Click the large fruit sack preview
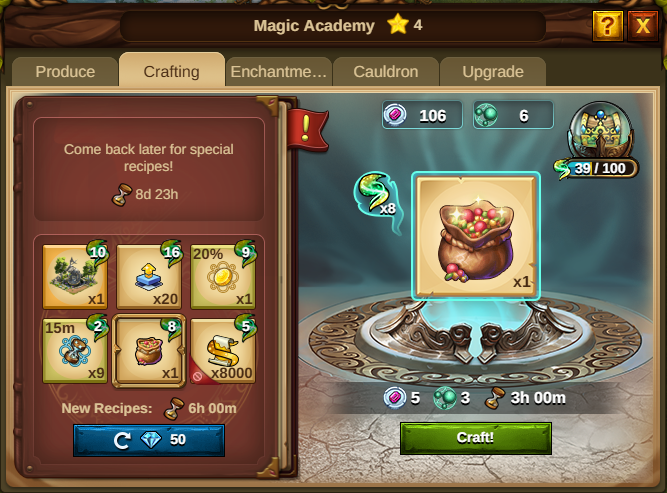667x493 pixels. (475, 235)
